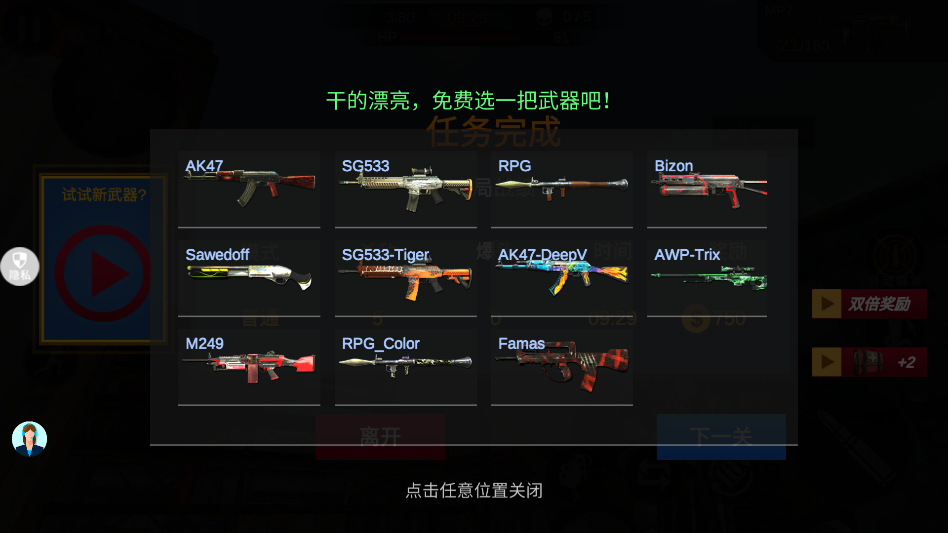Watch video for the +2 bonus reward

tap(868, 362)
